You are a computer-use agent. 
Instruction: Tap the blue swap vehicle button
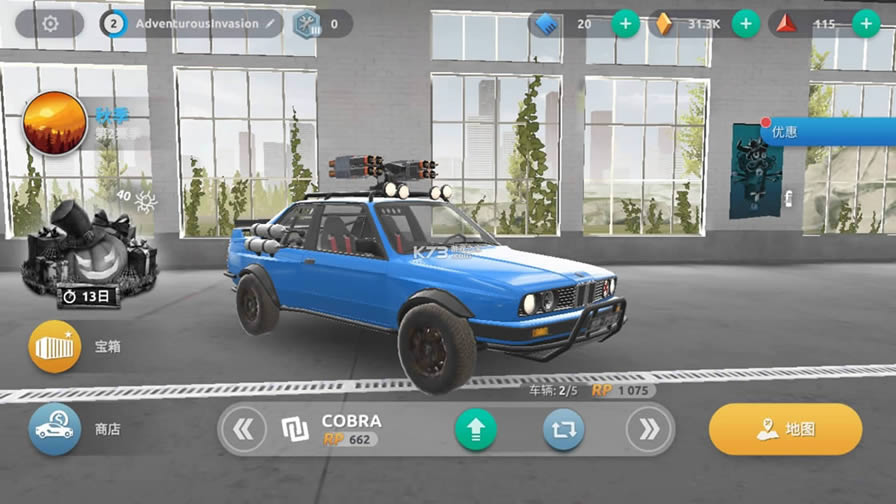pos(563,430)
